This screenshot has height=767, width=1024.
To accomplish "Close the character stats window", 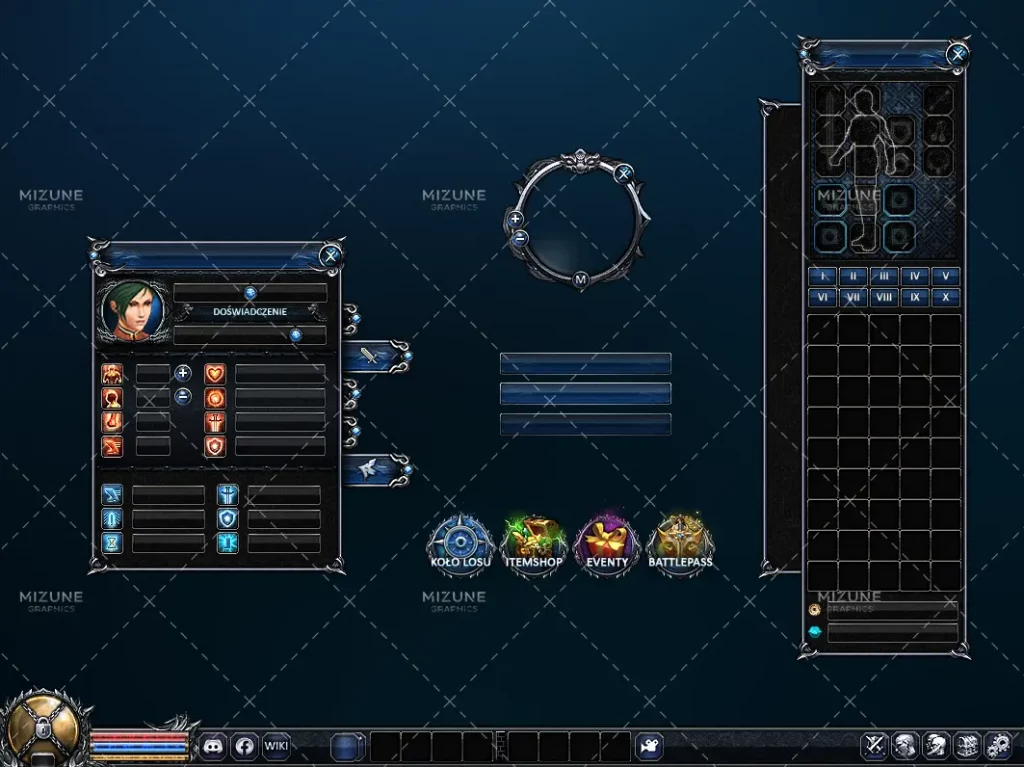I will [x=331, y=255].
